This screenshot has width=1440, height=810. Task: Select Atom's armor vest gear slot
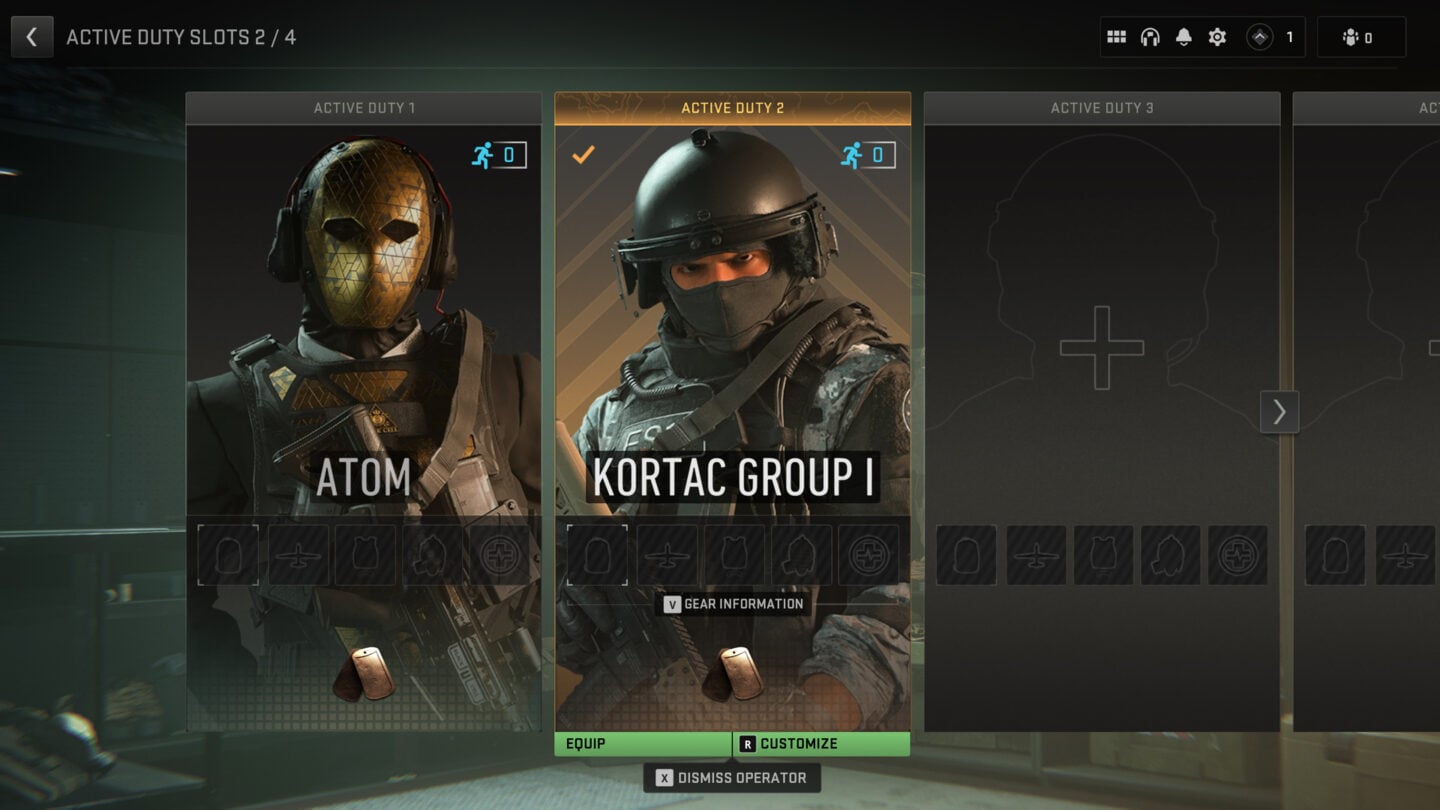click(x=365, y=554)
